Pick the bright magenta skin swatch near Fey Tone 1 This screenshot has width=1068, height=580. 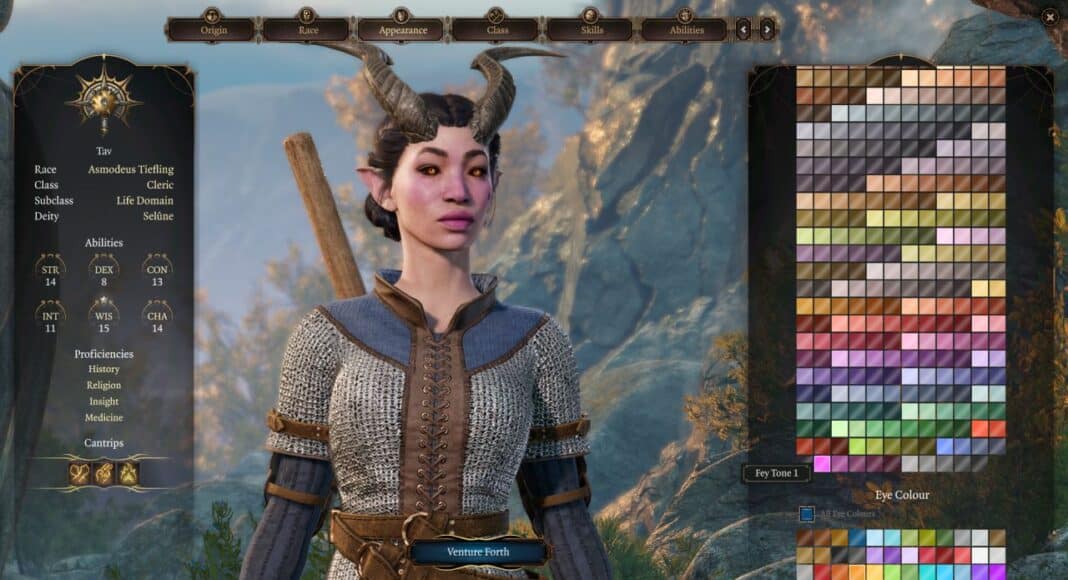[823, 463]
